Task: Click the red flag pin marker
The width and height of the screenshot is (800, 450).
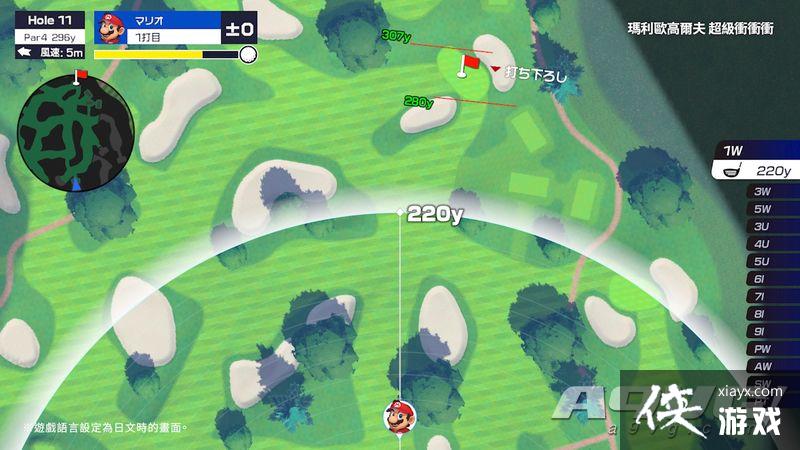Action: tap(465, 66)
